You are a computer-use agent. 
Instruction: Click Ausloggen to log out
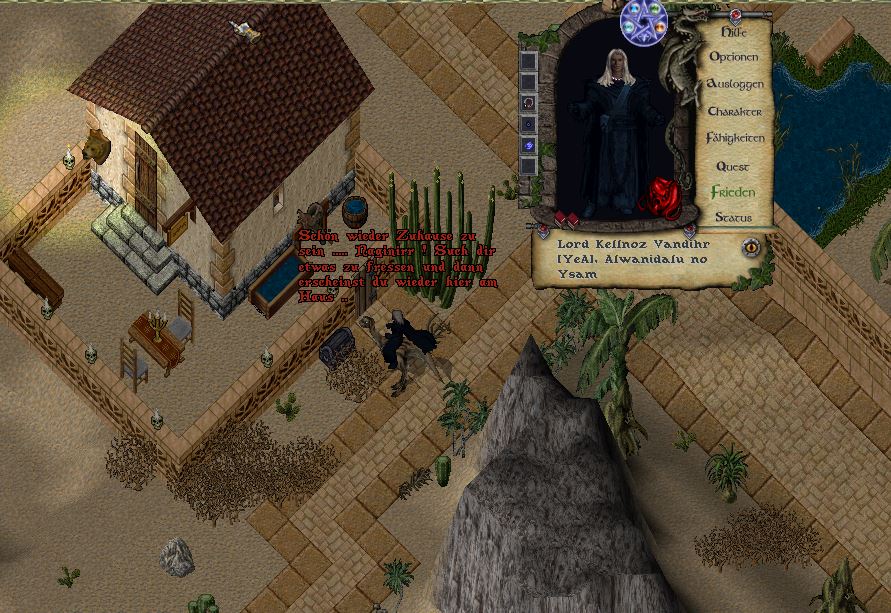(x=735, y=85)
